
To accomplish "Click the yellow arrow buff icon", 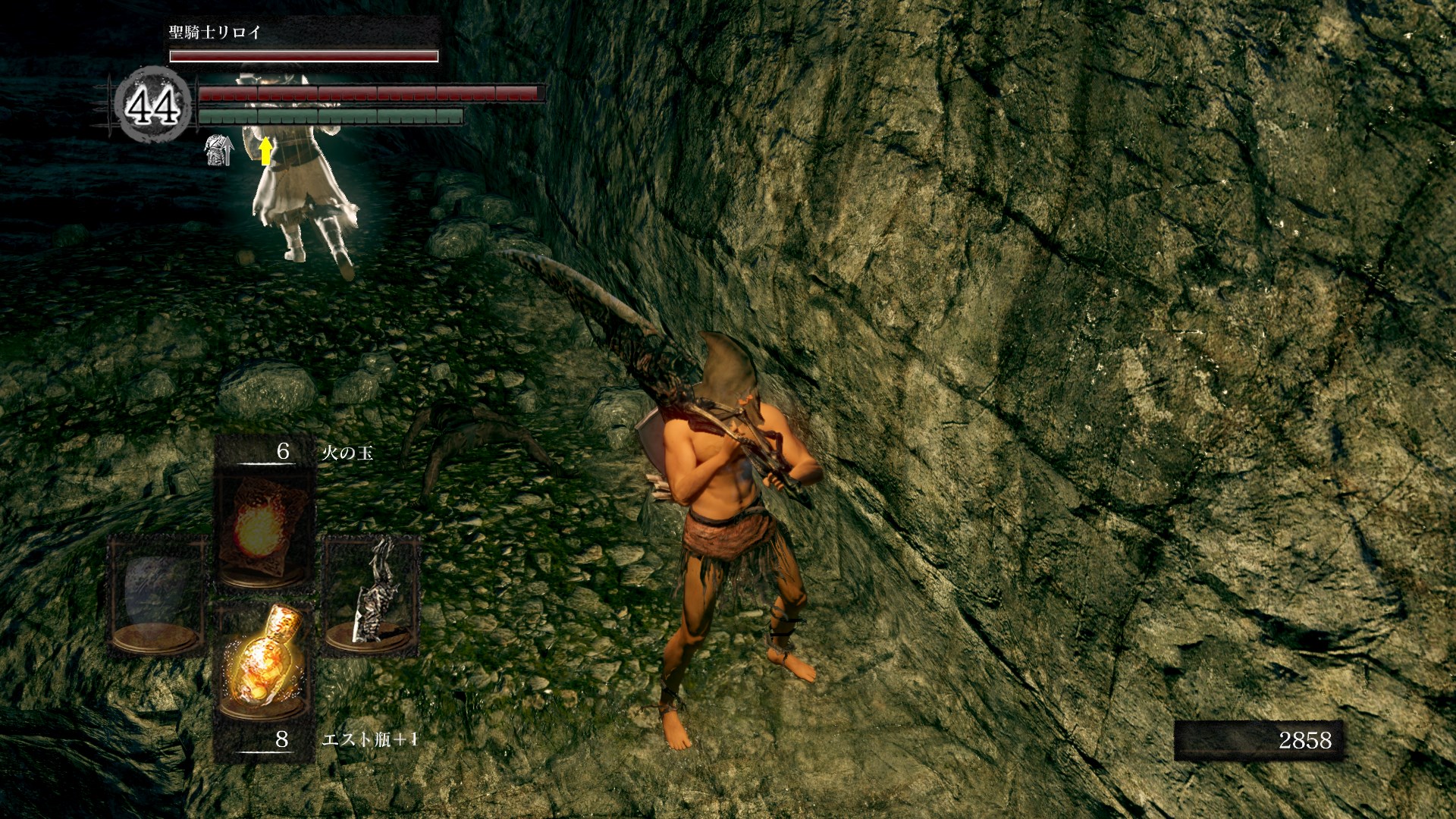I will point(265,150).
